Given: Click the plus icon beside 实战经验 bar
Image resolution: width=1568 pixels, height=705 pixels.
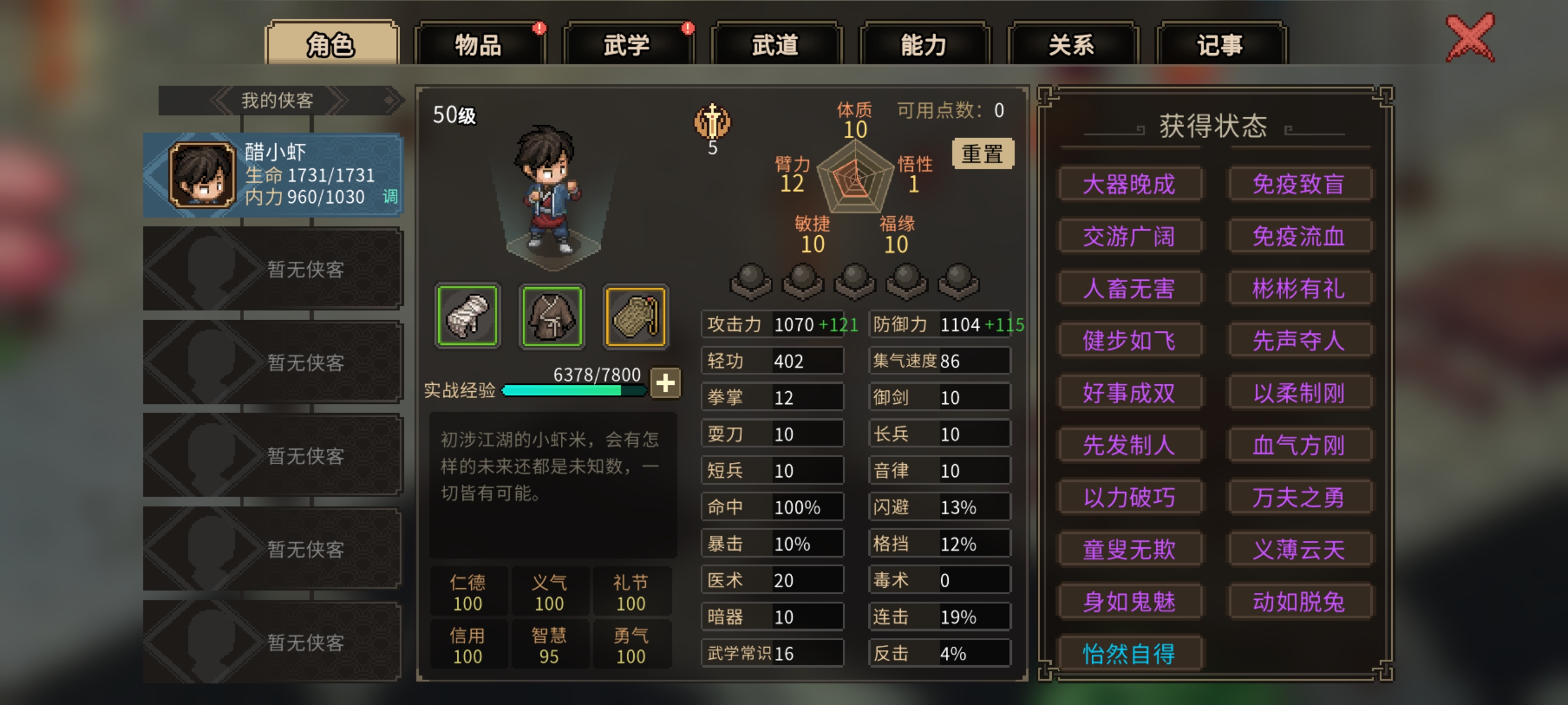Looking at the screenshot, I should tap(665, 383).
